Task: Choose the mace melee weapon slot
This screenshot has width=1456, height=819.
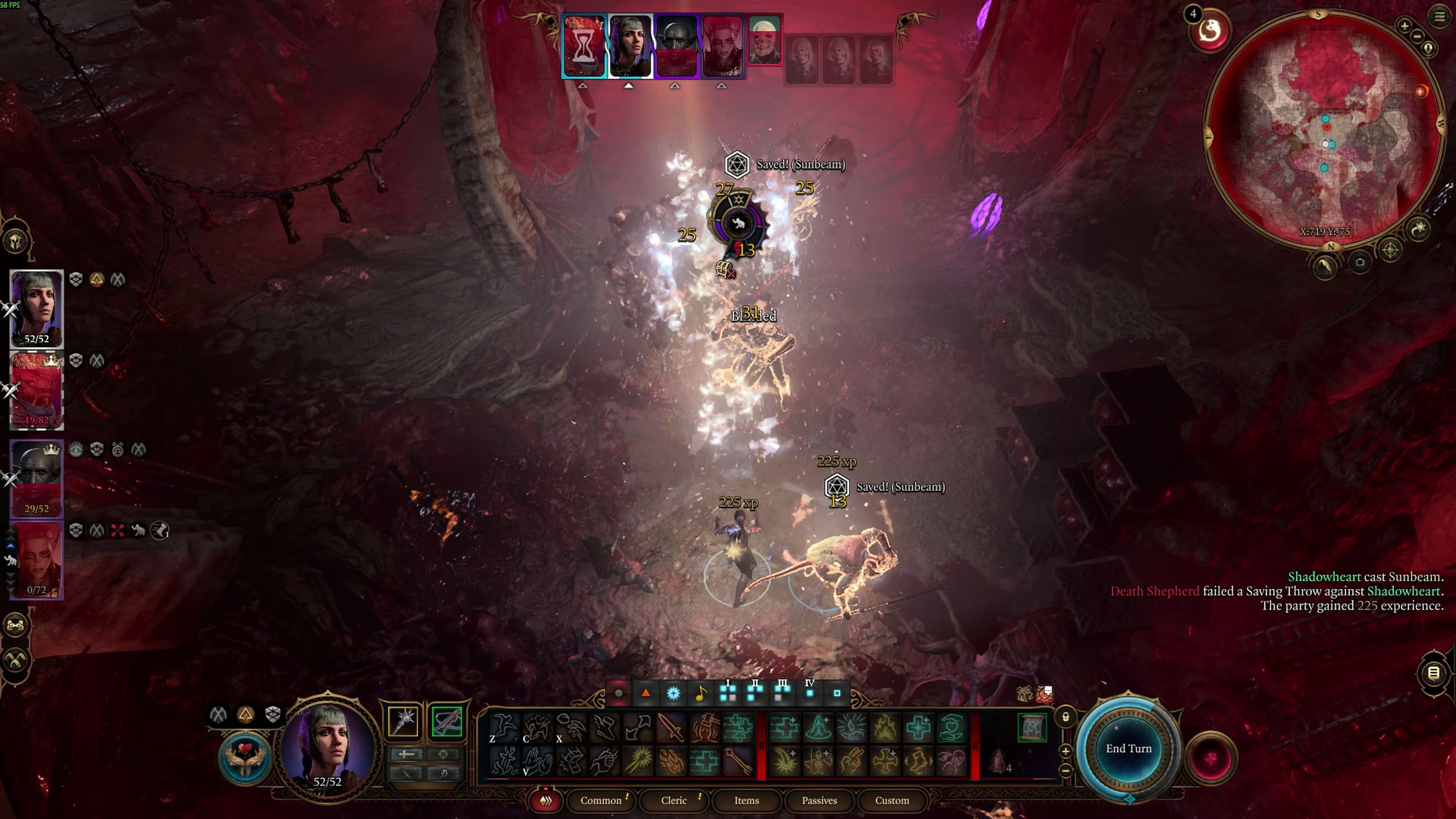Action: coord(403,722)
